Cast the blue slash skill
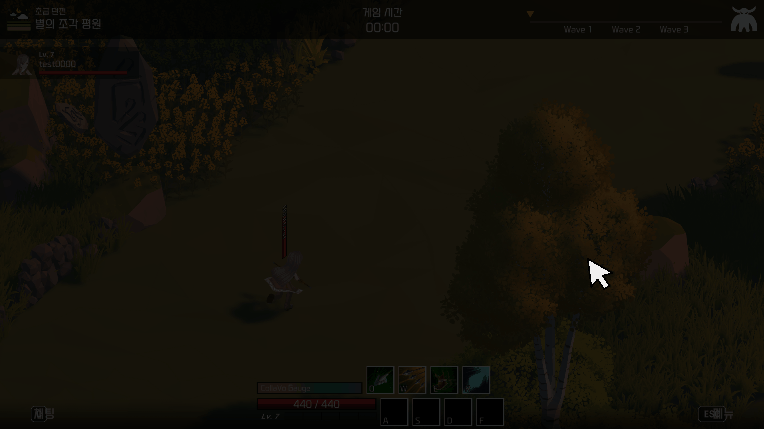764x429 pixels. pyautogui.click(x=476, y=380)
